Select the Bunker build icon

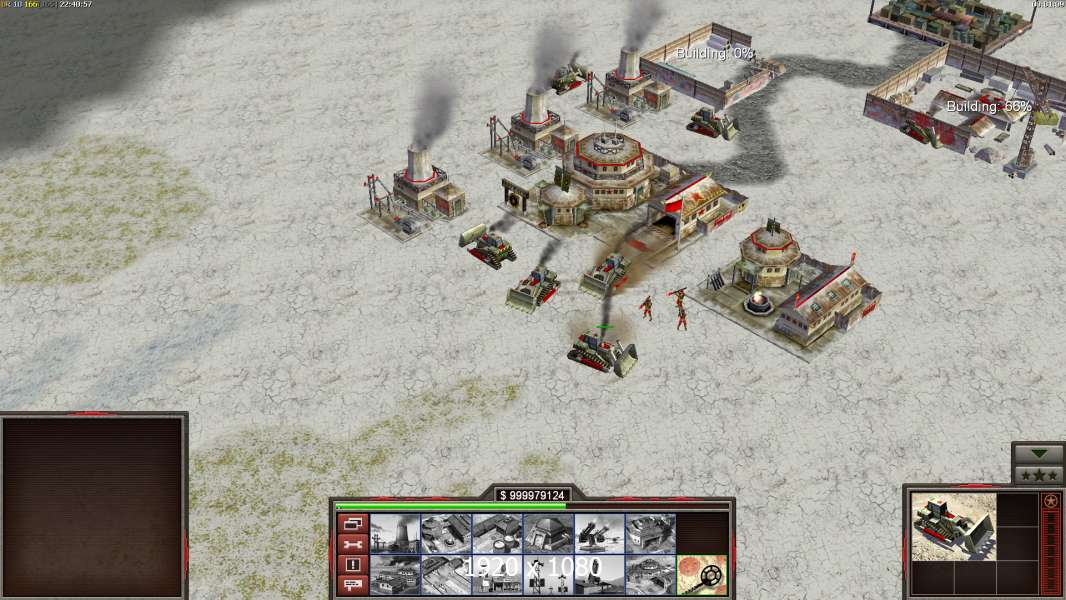point(548,533)
